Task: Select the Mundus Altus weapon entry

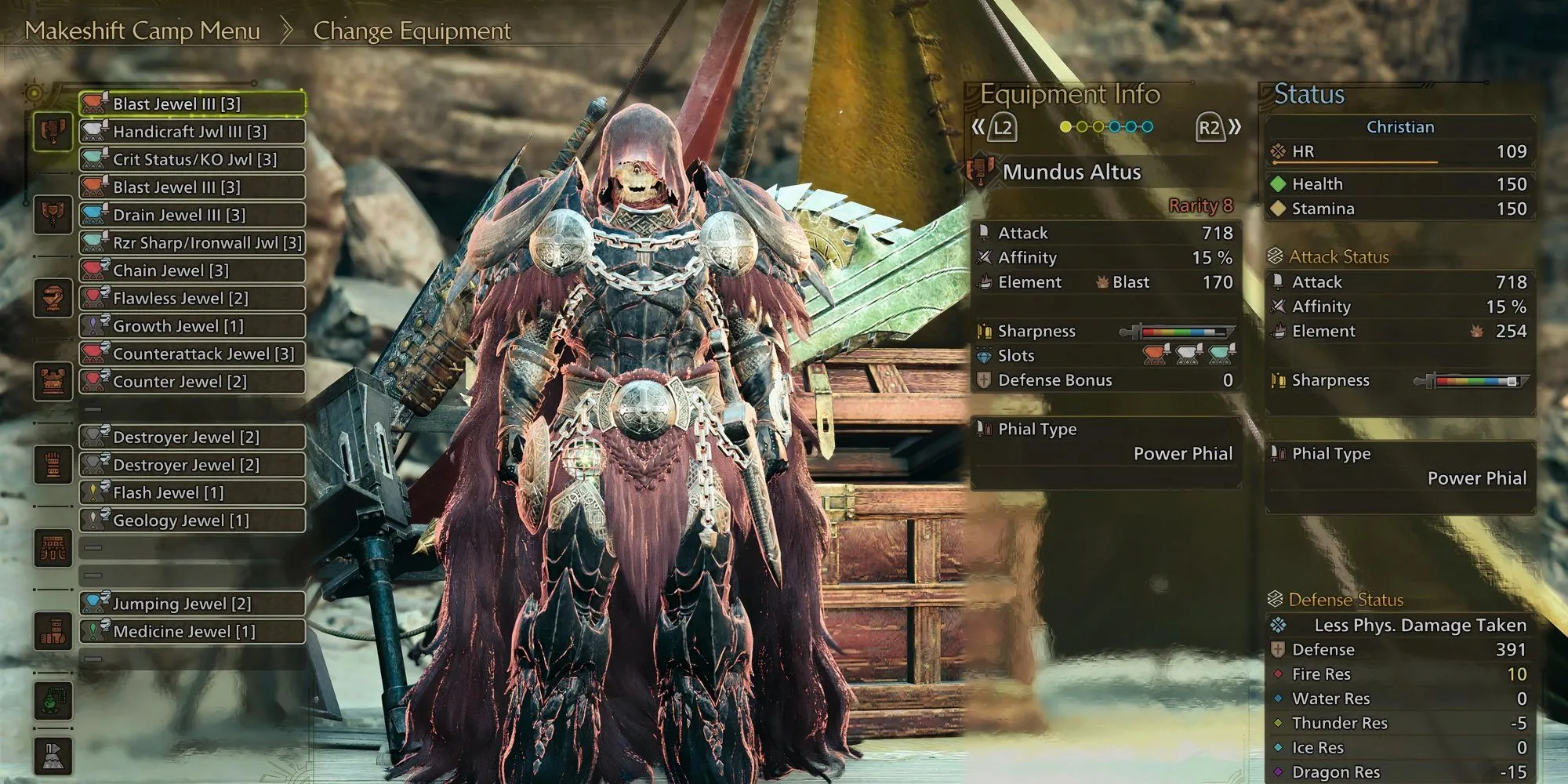Action: coord(1071,172)
